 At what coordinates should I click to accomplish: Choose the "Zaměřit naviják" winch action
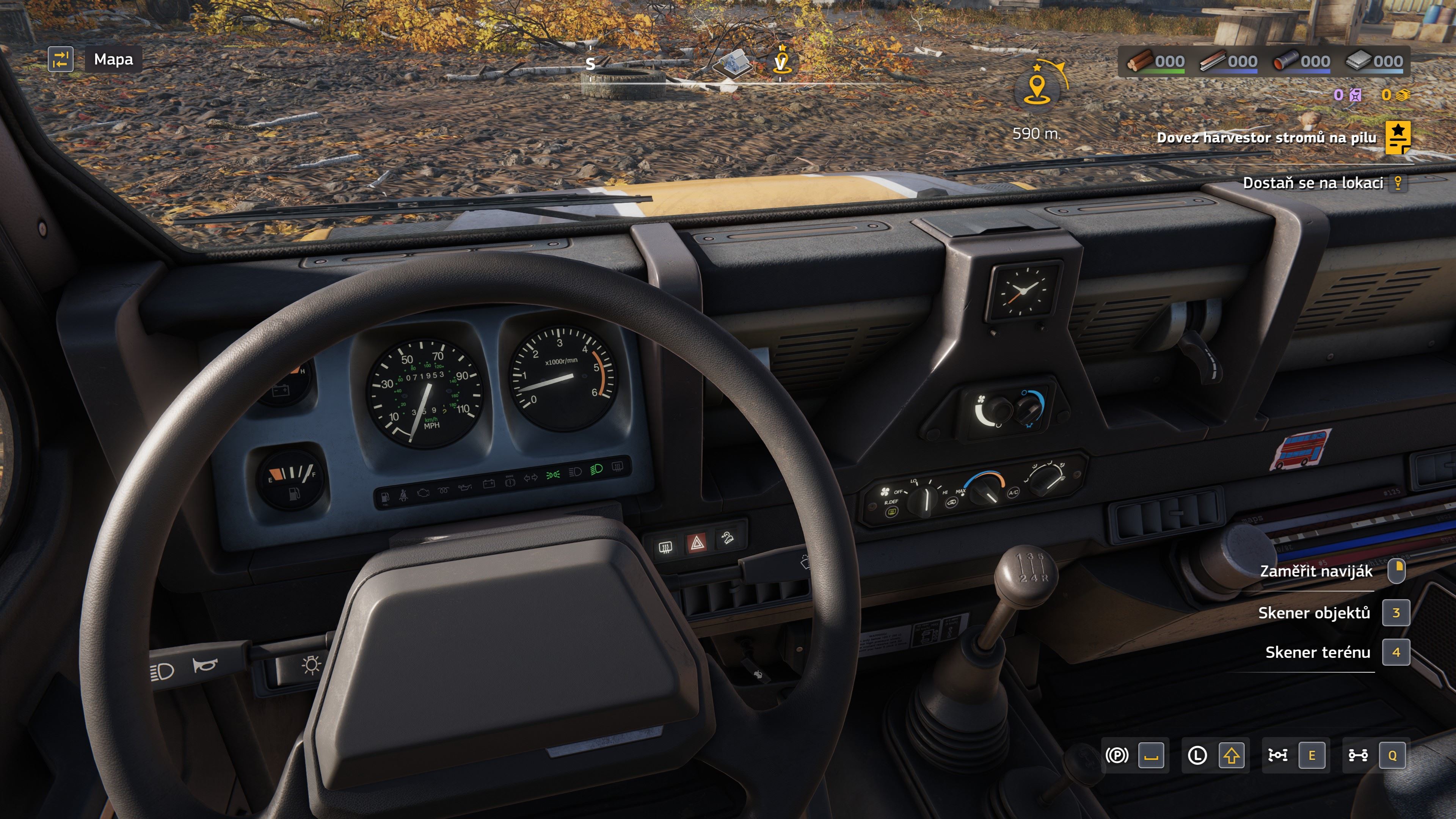1316,571
